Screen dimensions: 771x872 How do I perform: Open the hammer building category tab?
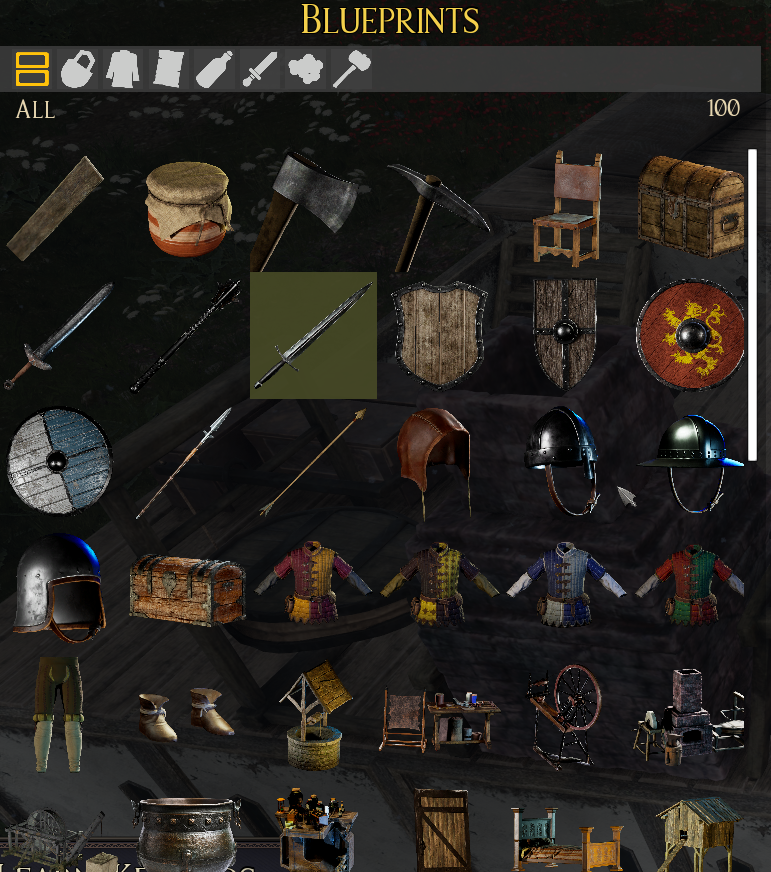coord(351,69)
